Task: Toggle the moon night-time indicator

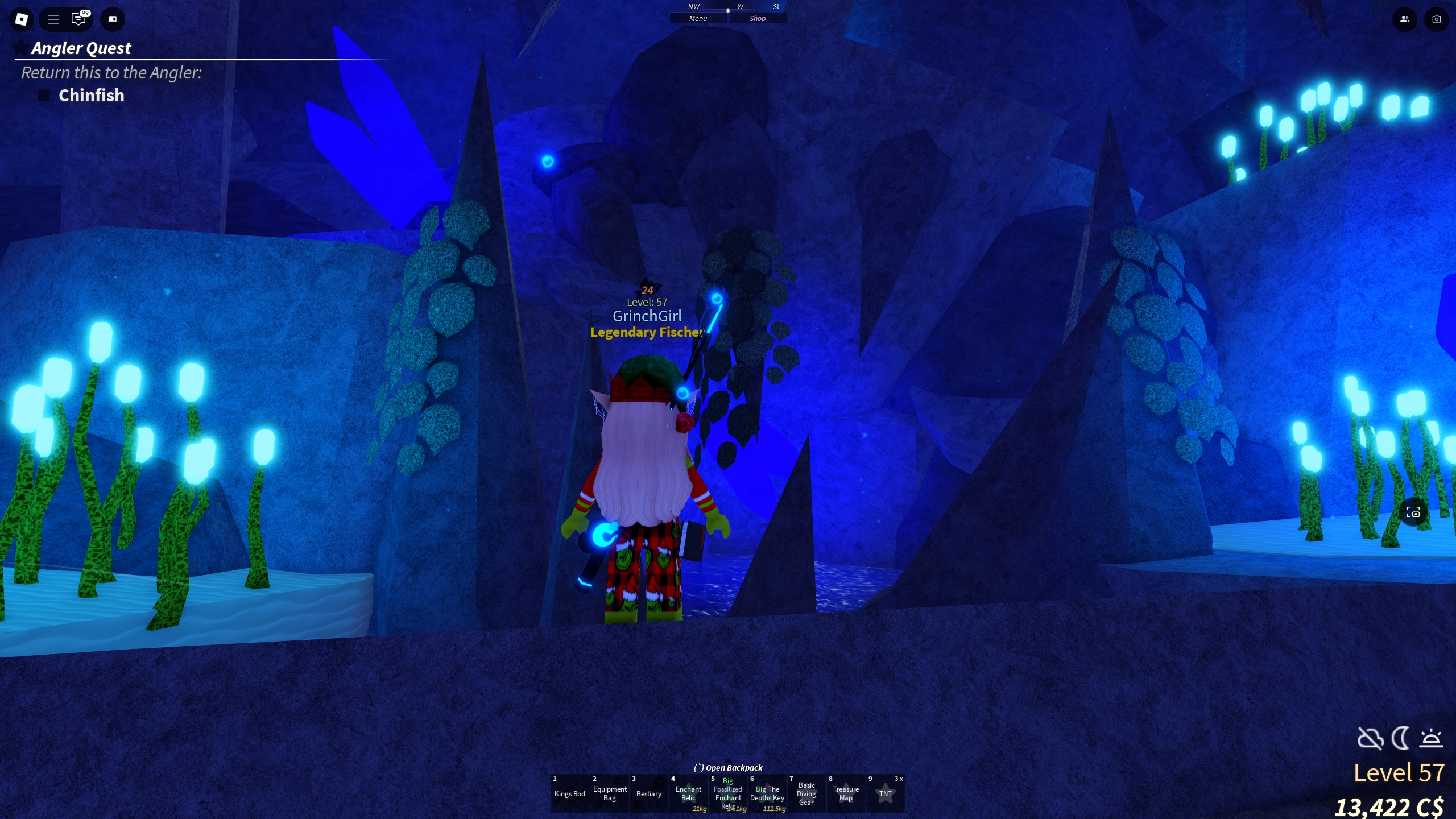Action: [1400, 739]
